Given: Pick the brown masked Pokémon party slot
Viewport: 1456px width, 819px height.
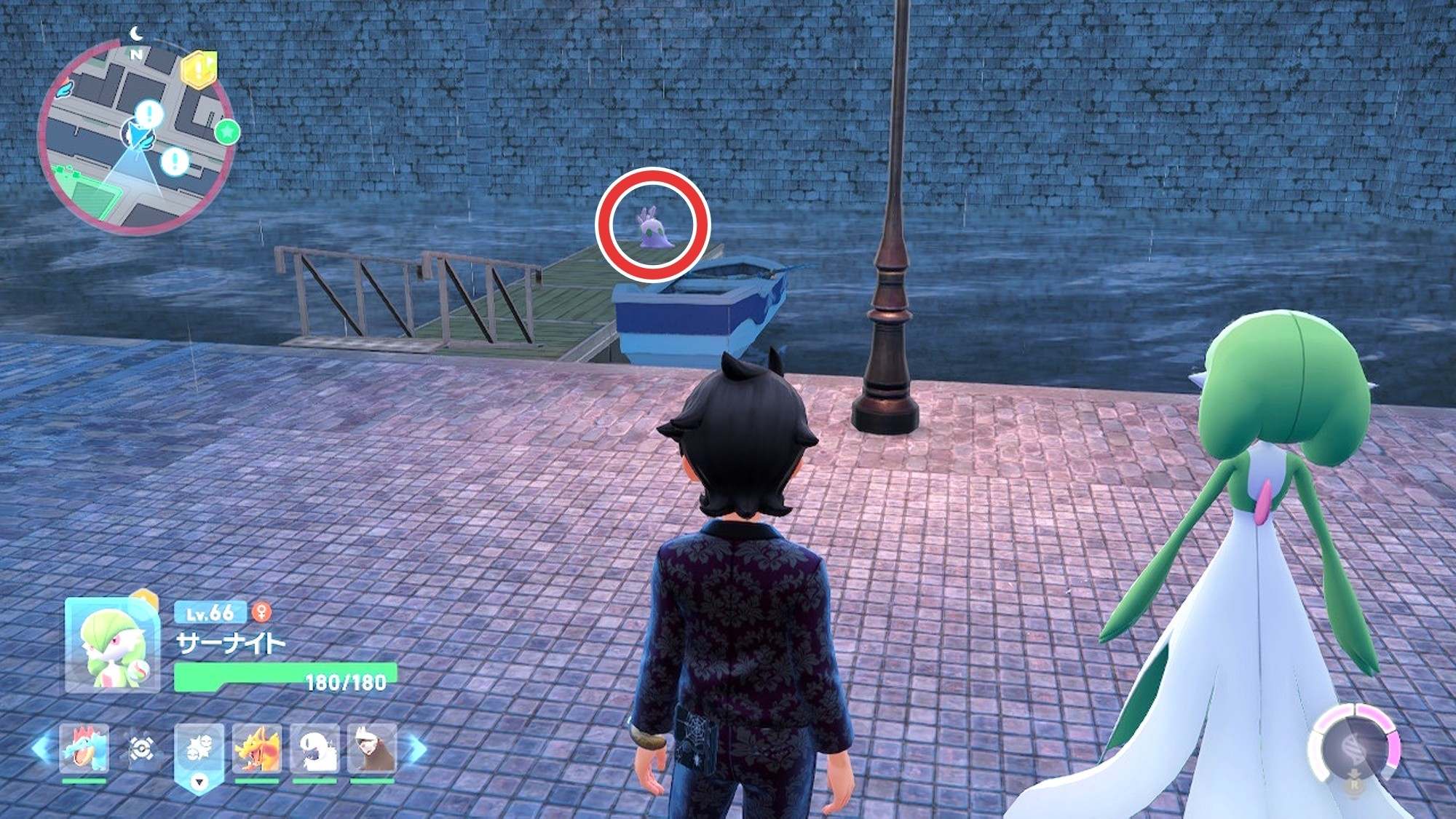Looking at the screenshot, I should (x=372, y=748).
